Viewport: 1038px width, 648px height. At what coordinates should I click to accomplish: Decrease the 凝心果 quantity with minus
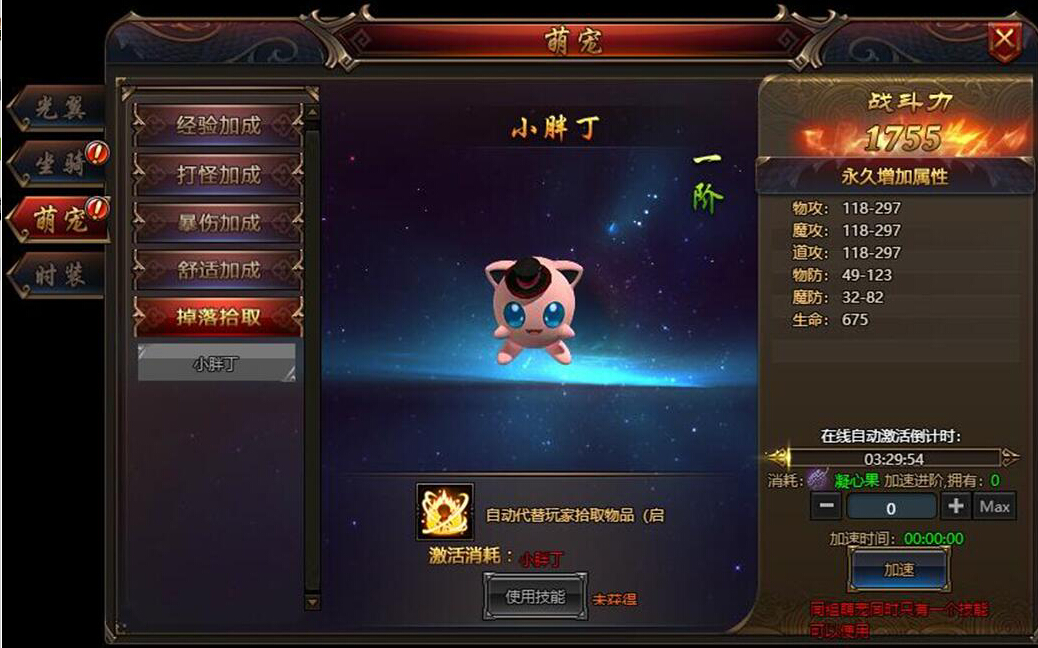(x=826, y=506)
